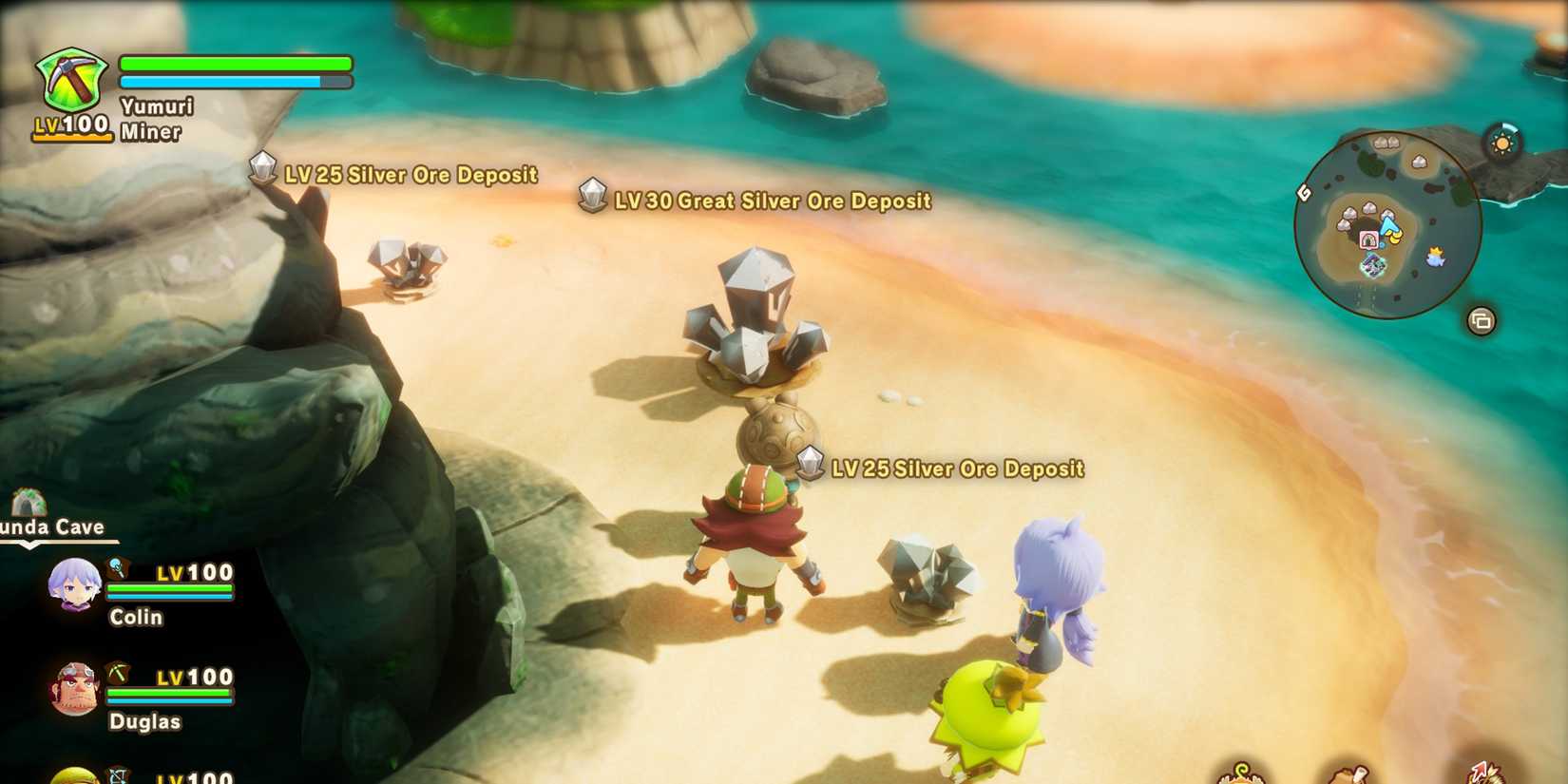
Task: Select the nearest LV 25 Silver Ore Deposit label
Action: [958, 468]
